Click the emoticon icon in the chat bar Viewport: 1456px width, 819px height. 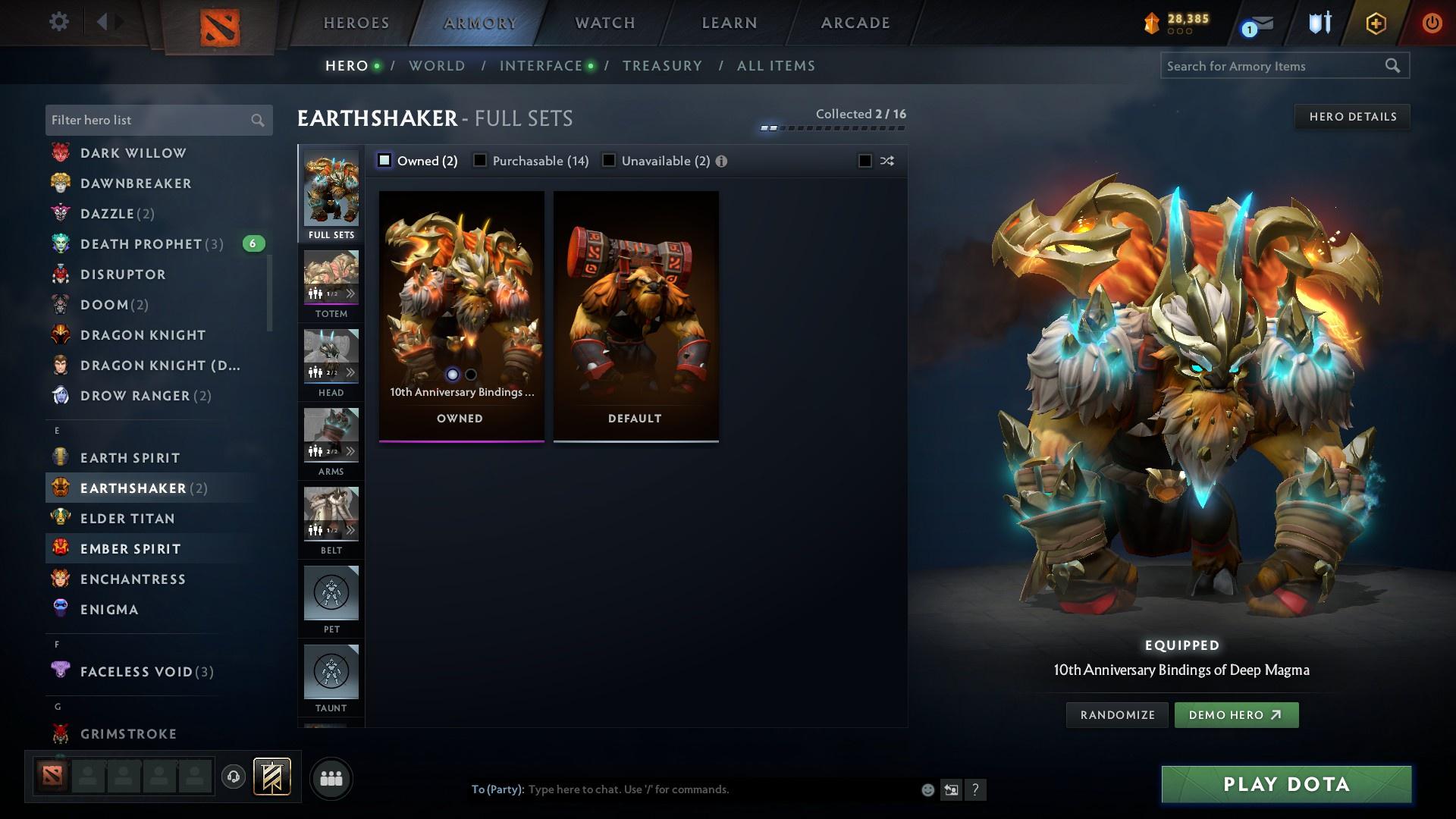tap(927, 789)
